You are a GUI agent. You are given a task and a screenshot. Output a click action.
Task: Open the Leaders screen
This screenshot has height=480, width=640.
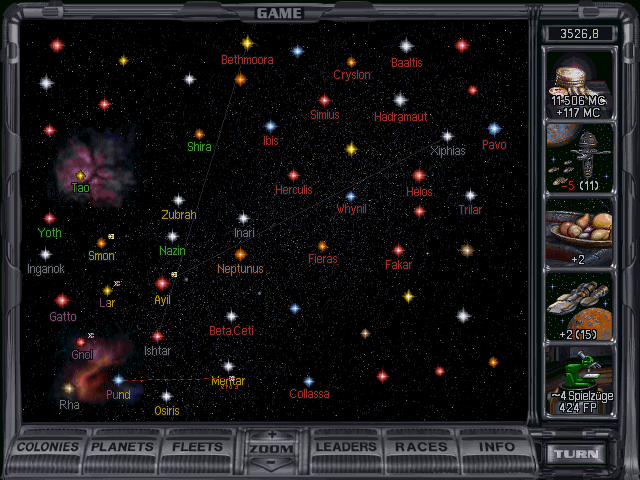(347, 447)
